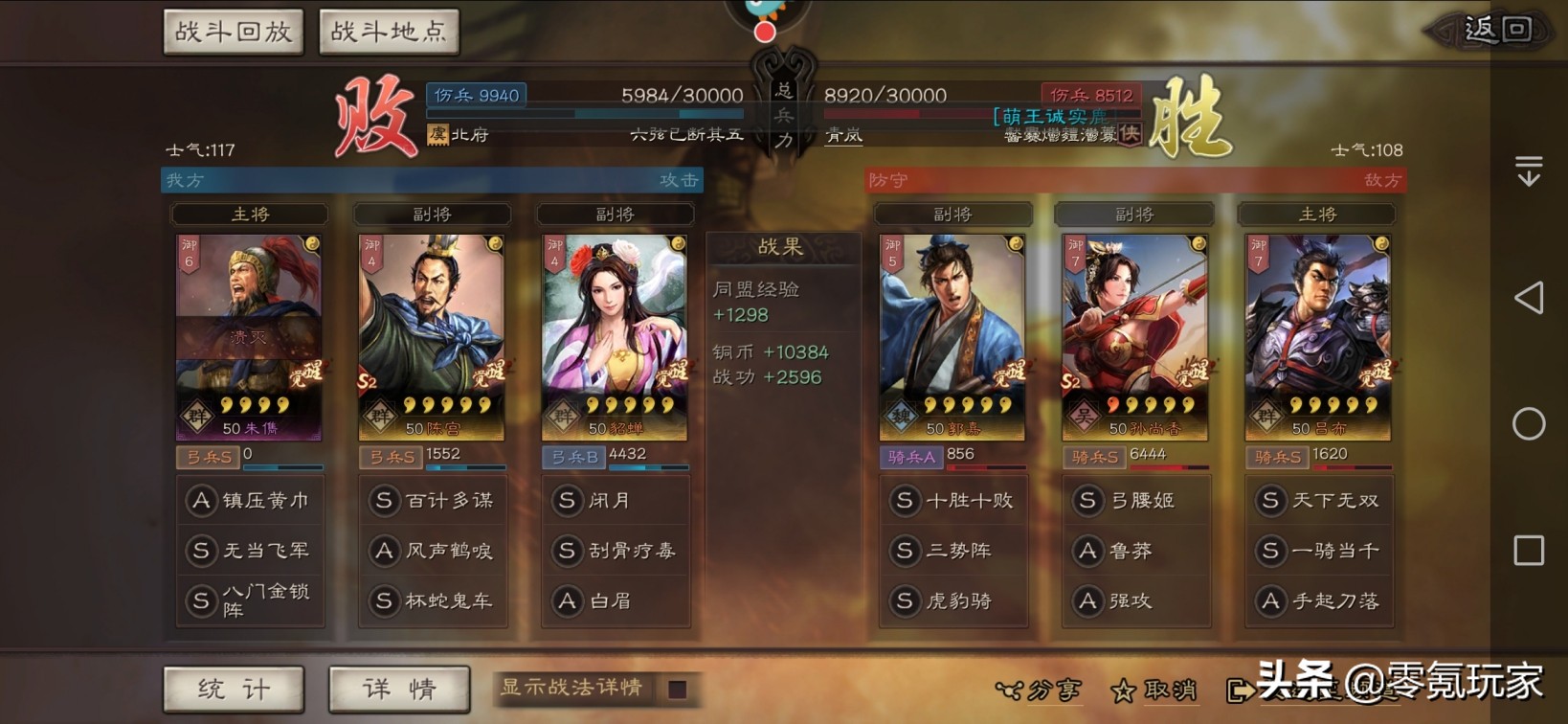Image resolution: width=1568 pixels, height=724 pixels.
Task: Open 战斗回放 battle replay
Action: click(233, 31)
